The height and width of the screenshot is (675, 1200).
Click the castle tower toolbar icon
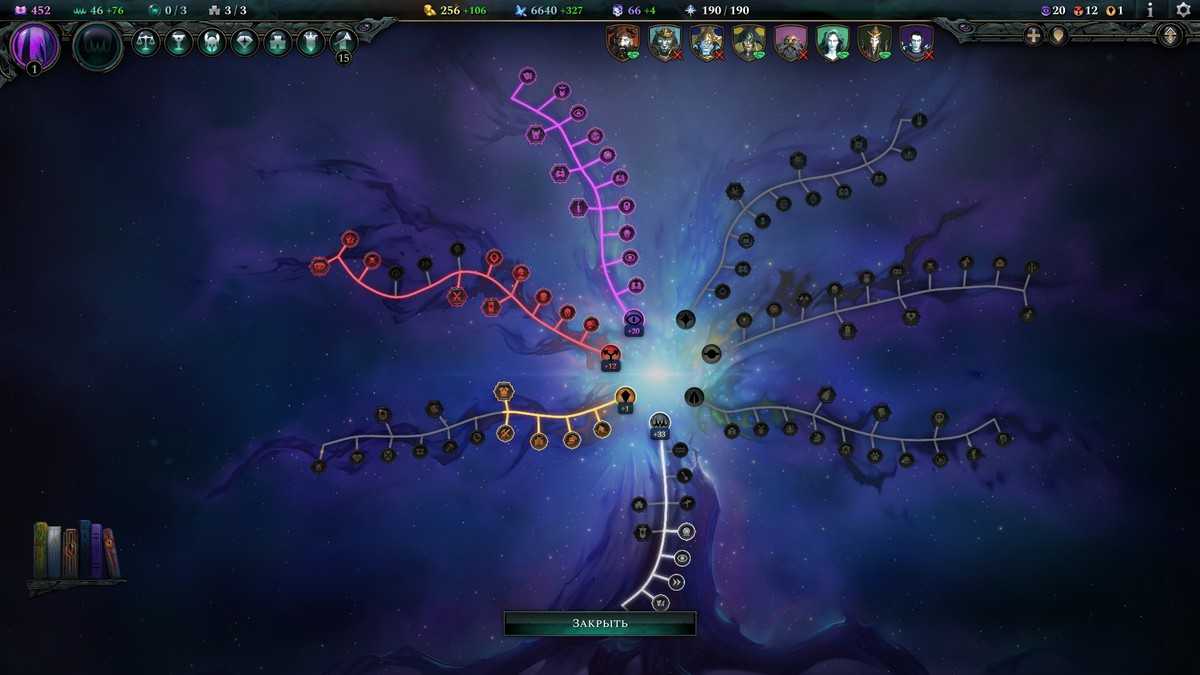[311, 43]
